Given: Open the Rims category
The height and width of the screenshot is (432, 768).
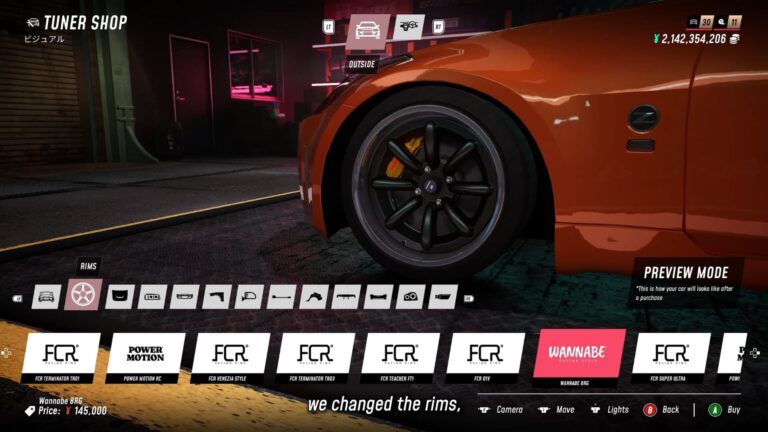Looking at the screenshot, I should pyautogui.click(x=82, y=295).
